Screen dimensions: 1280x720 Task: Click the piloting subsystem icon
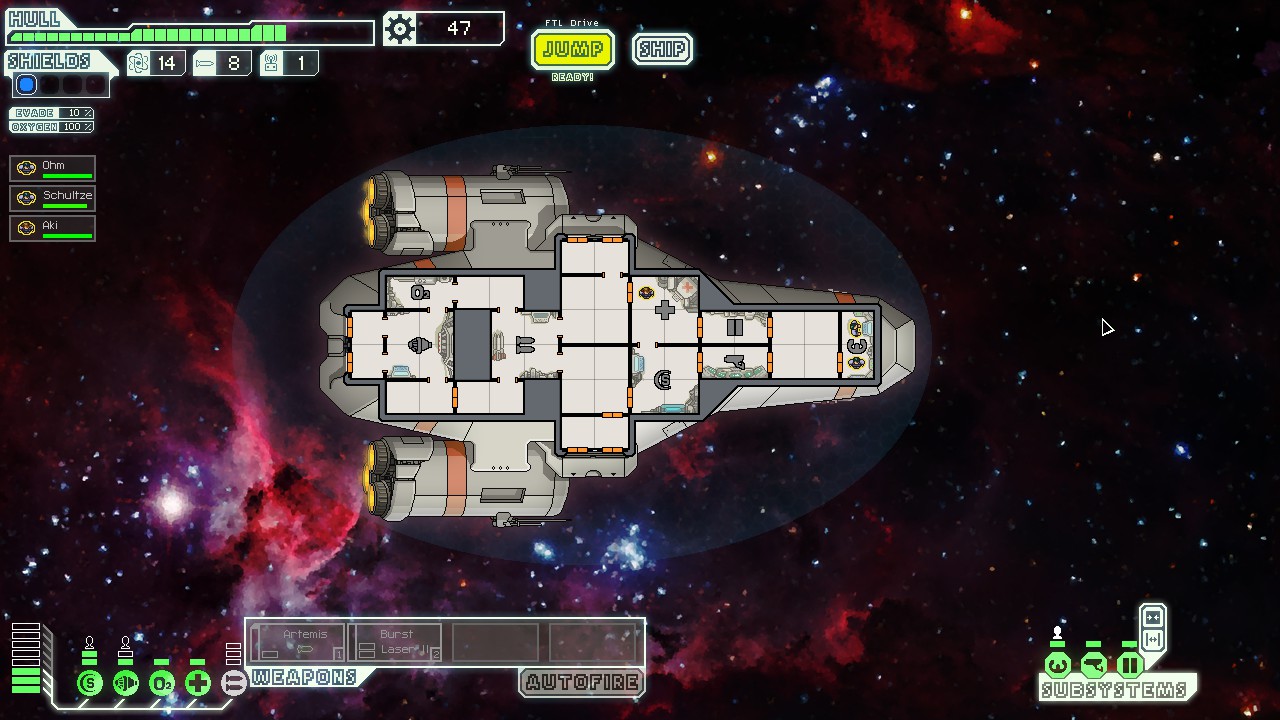point(1057,665)
